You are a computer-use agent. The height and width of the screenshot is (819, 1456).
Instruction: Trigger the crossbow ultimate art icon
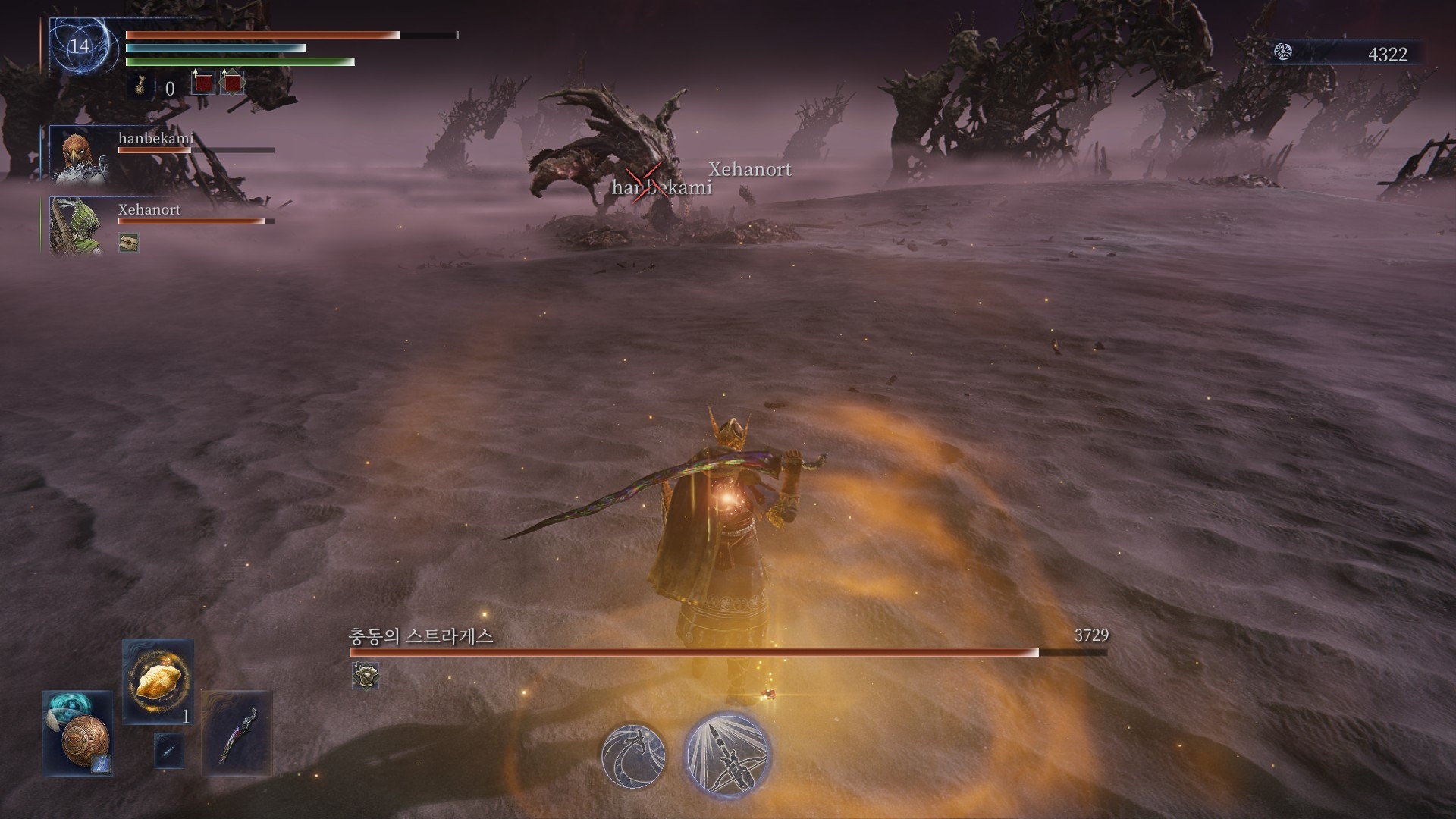click(x=727, y=754)
